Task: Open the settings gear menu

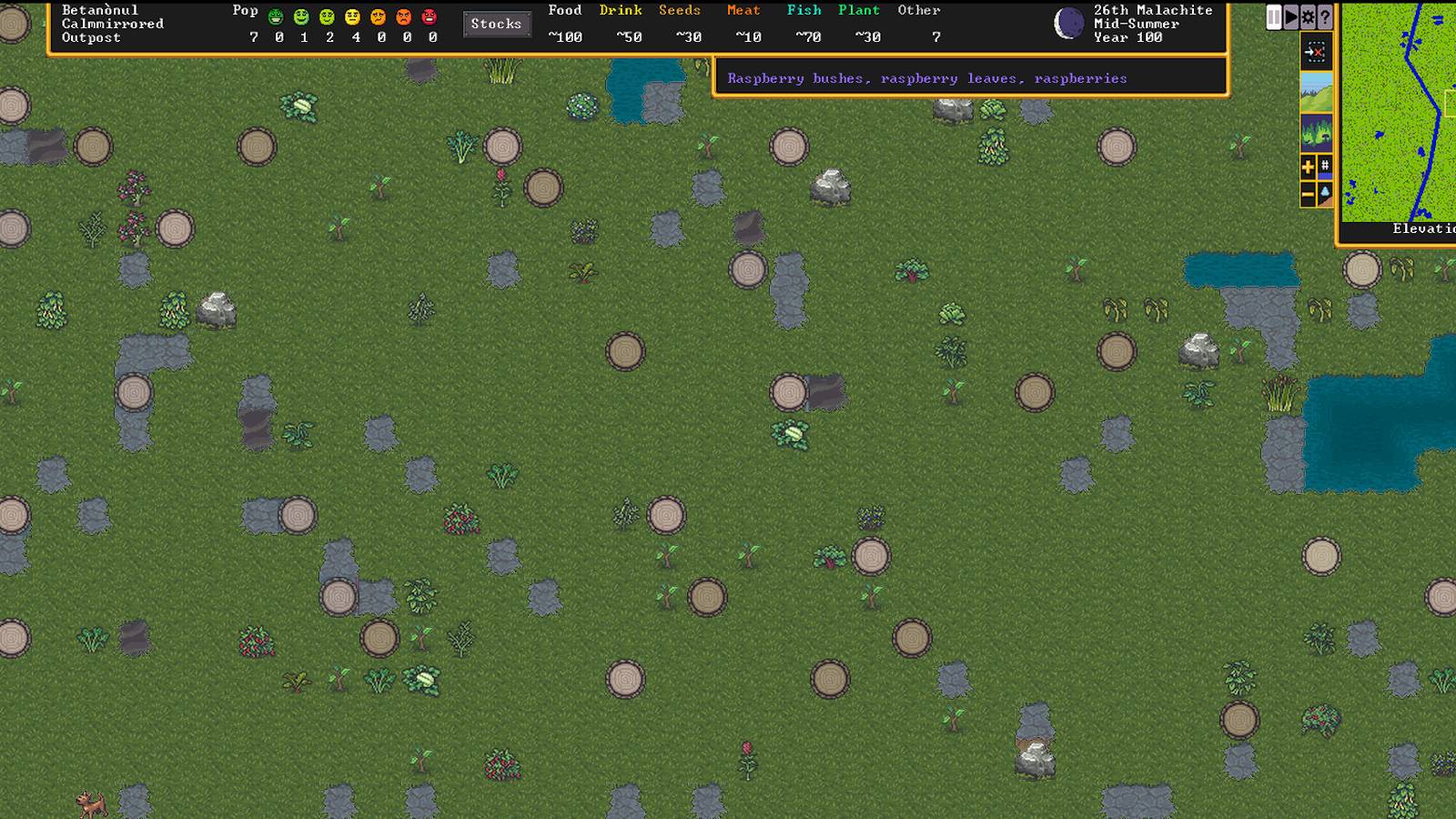Action: tap(1308, 16)
